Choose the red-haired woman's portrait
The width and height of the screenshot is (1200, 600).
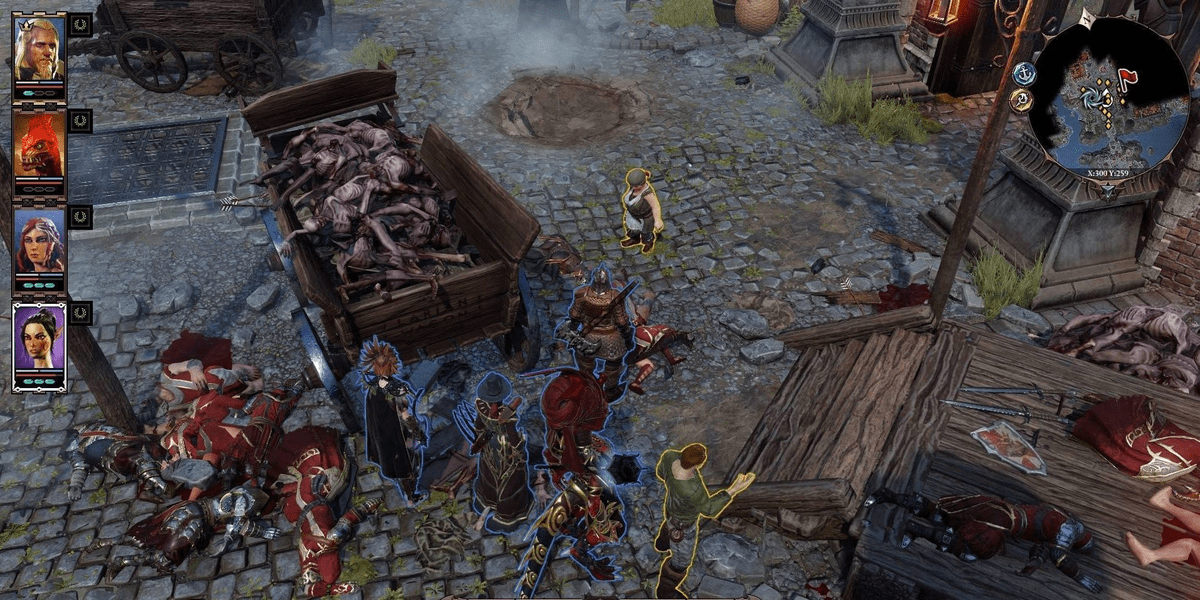[x=39, y=241]
